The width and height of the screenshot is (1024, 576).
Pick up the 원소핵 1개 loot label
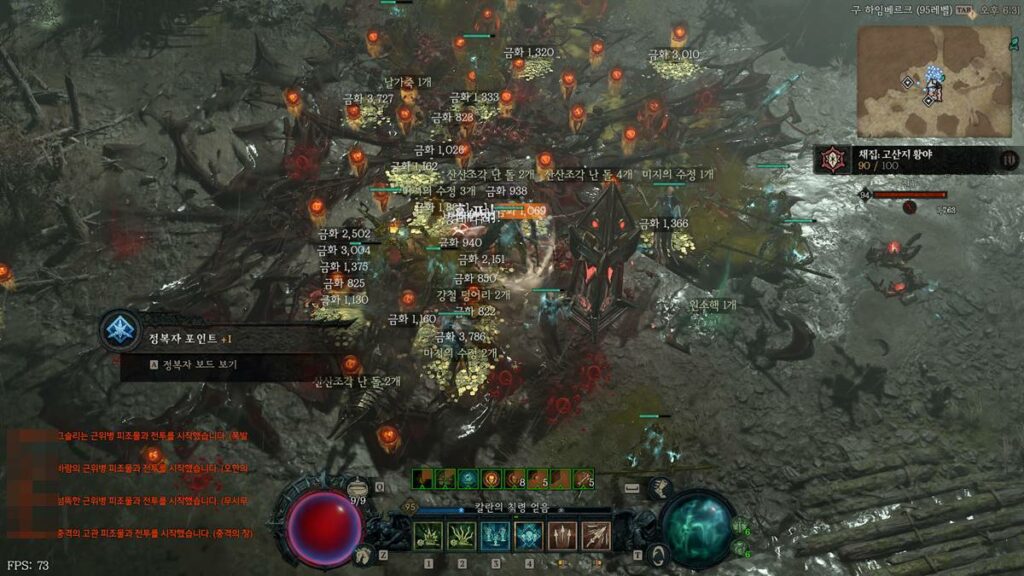pos(713,304)
